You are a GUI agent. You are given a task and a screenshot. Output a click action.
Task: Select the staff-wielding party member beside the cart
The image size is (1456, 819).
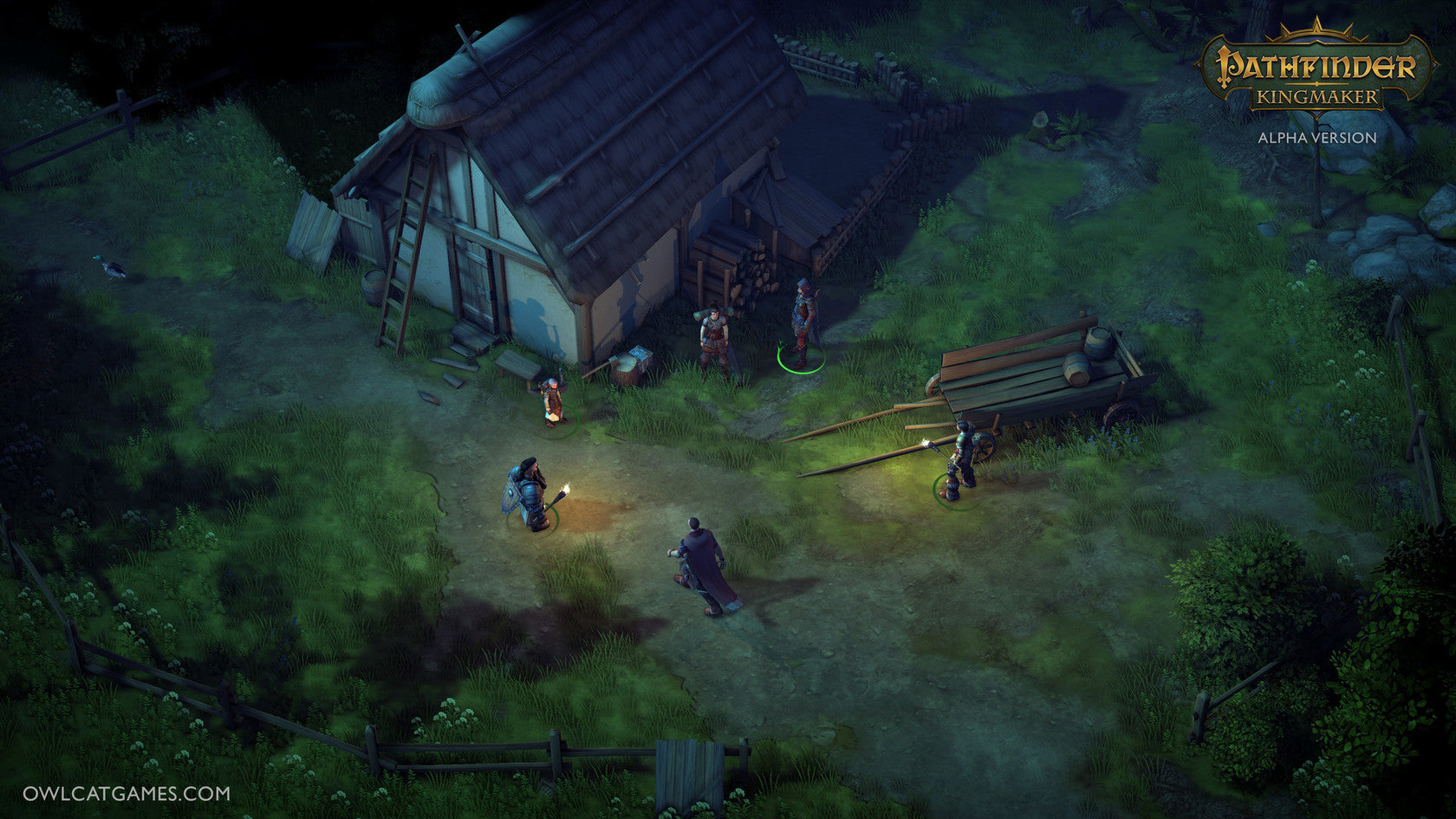click(x=961, y=458)
